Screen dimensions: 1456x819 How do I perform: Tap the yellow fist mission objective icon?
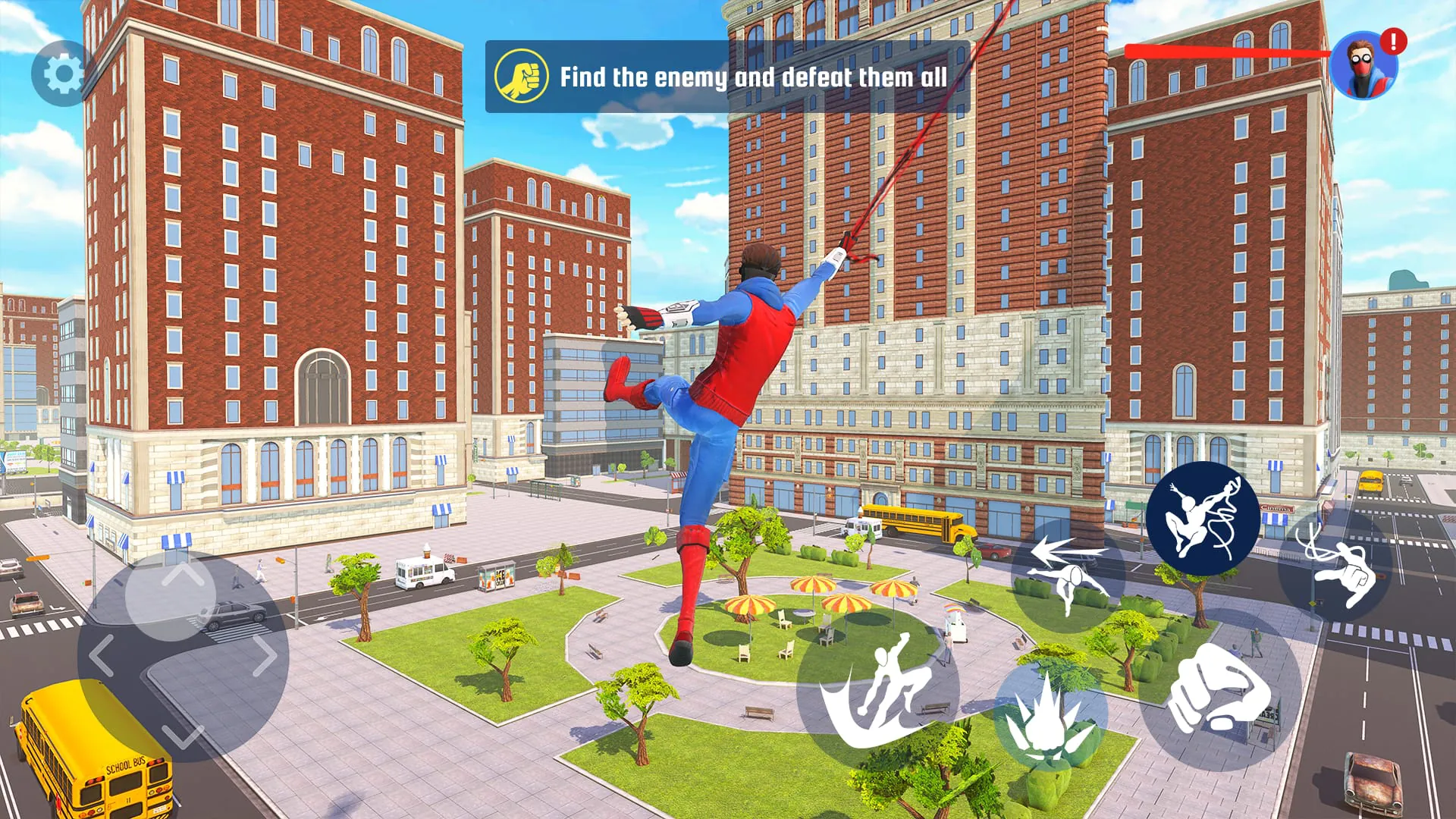(522, 76)
